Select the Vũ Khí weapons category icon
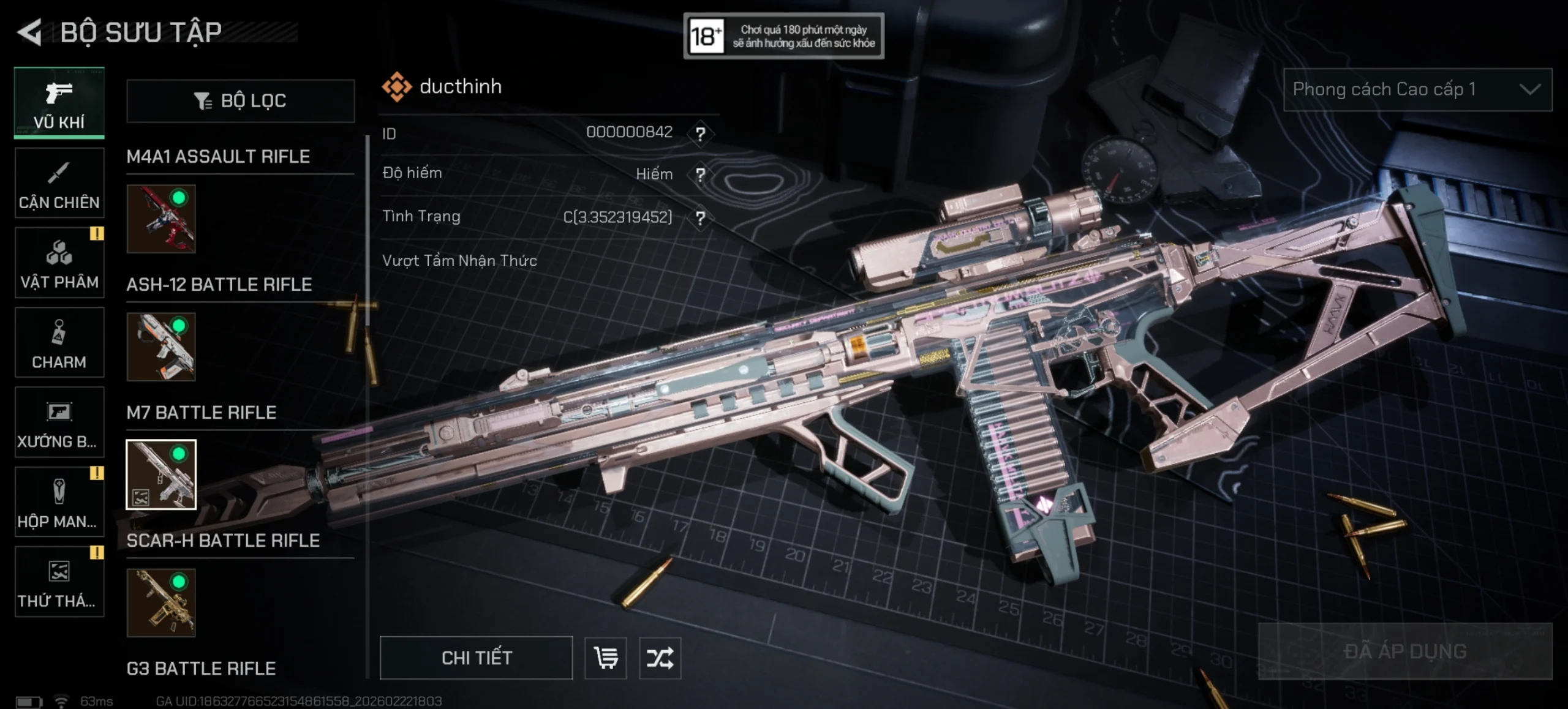This screenshot has width=1568, height=709. pyautogui.click(x=59, y=103)
